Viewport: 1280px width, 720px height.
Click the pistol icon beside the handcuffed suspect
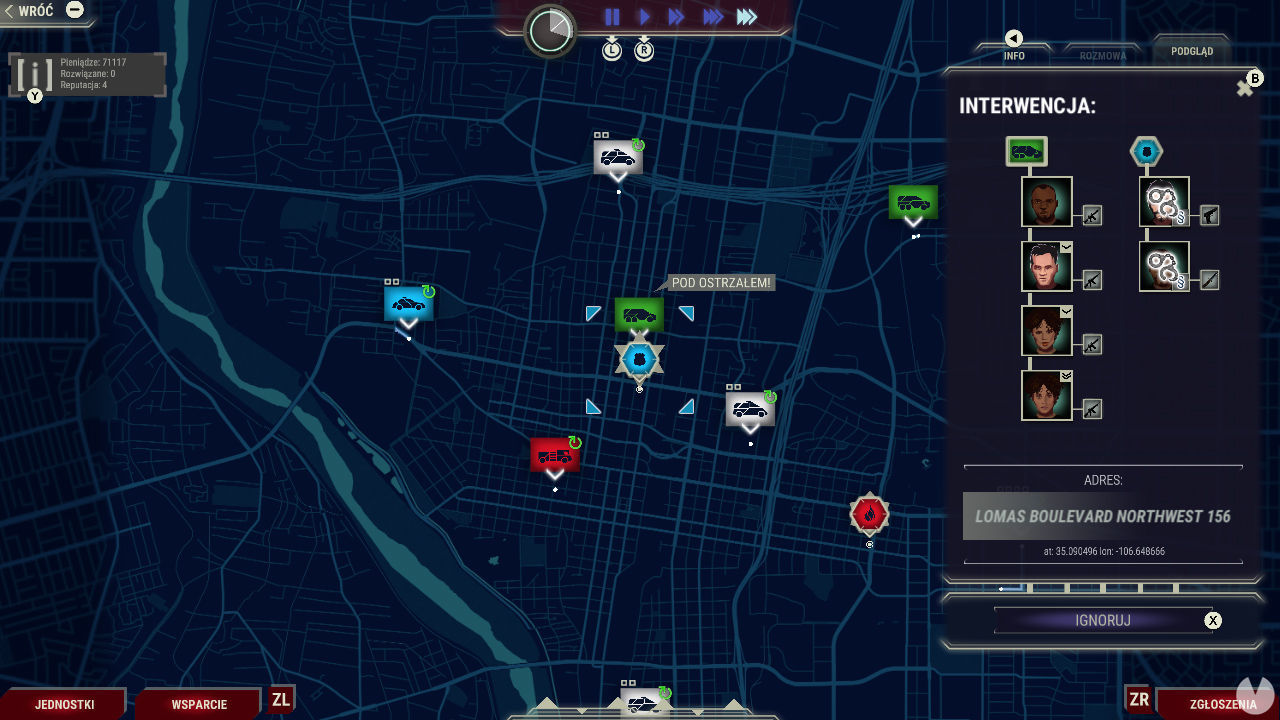pyautogui.click(x=1210, y=215)
